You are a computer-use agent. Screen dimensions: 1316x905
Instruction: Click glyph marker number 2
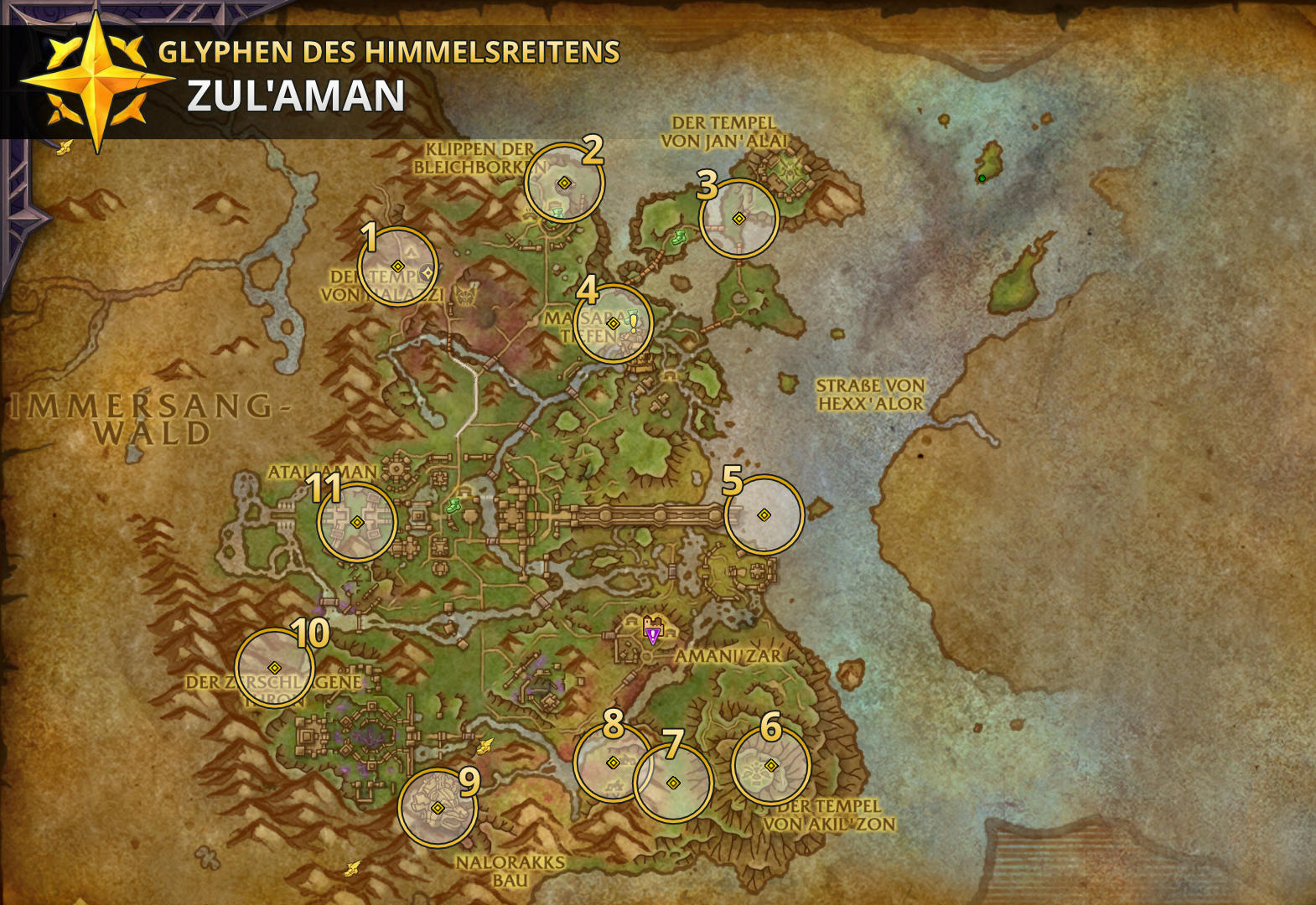tap(564, 183)
